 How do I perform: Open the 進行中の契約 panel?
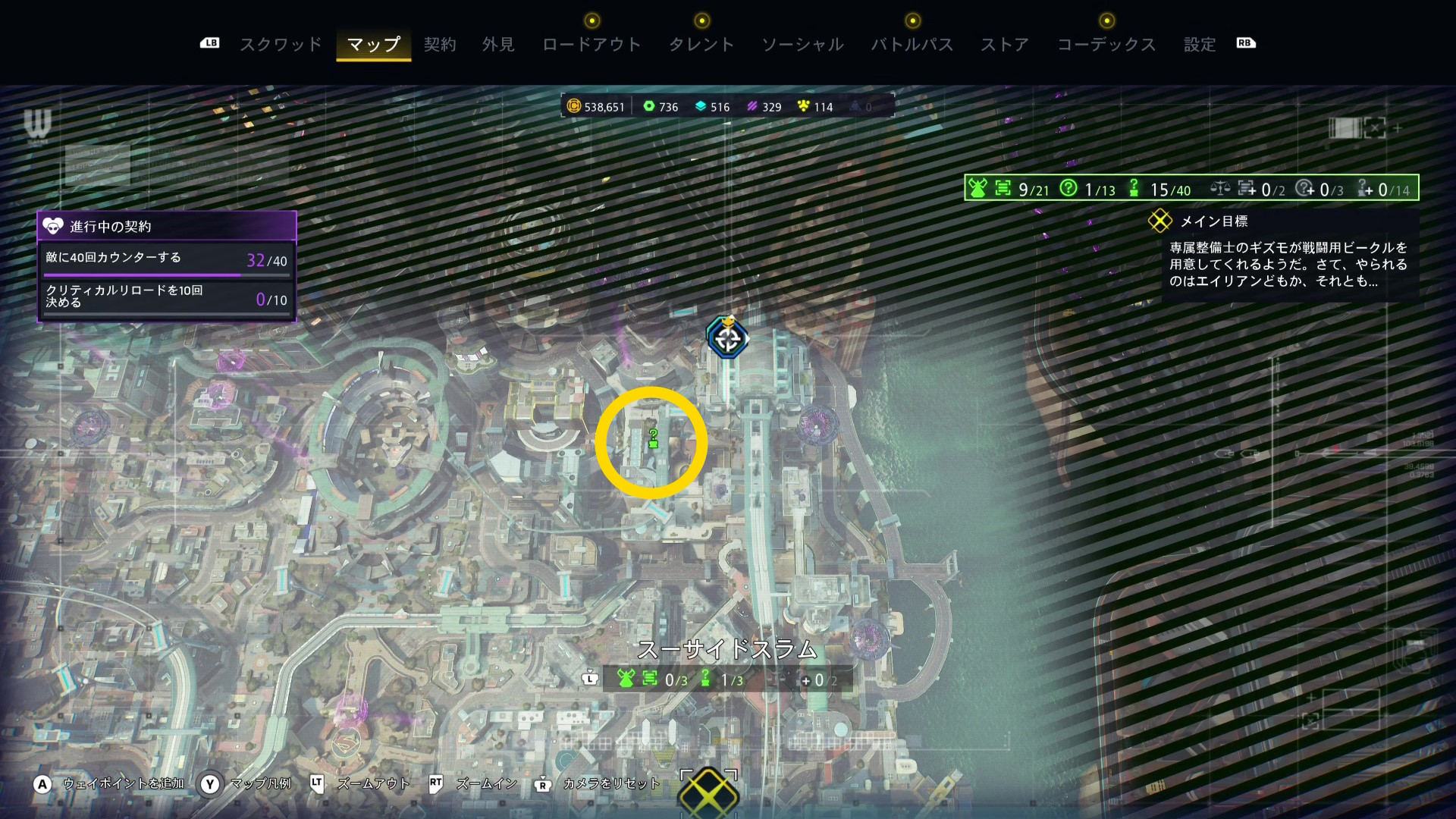point(167,226)
